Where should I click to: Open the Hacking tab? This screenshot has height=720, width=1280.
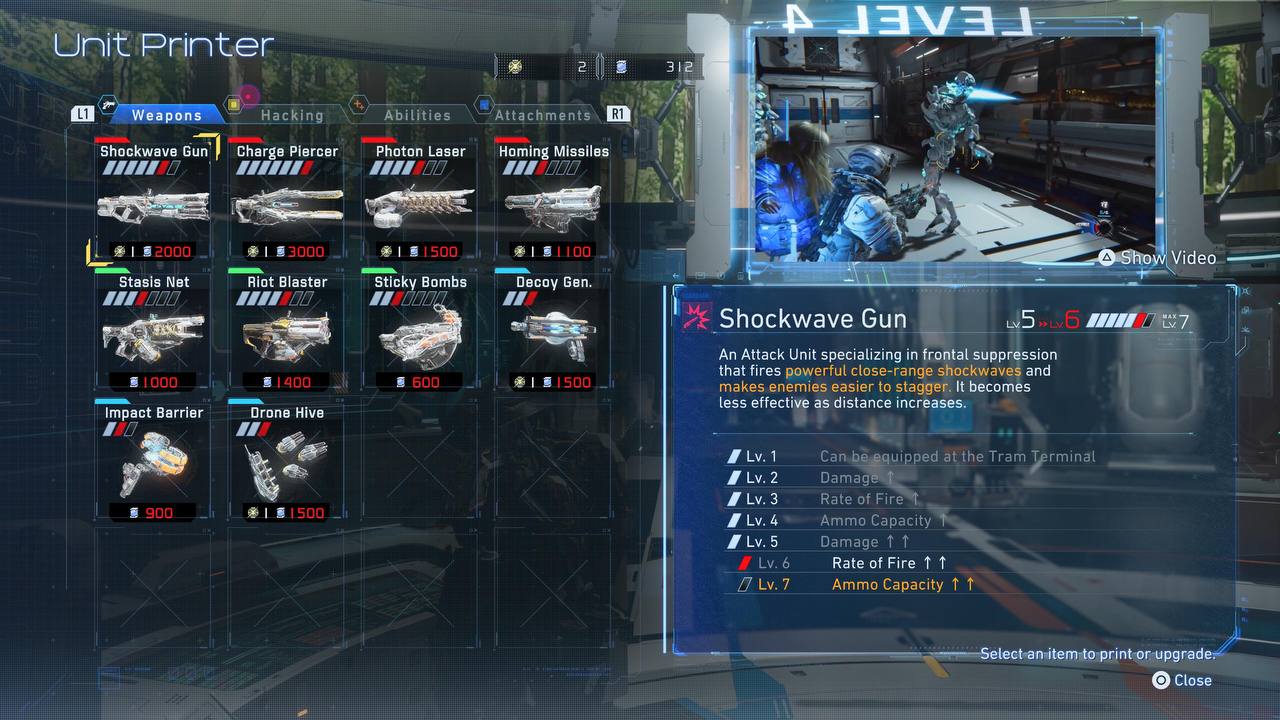click(x=291, y=115)
